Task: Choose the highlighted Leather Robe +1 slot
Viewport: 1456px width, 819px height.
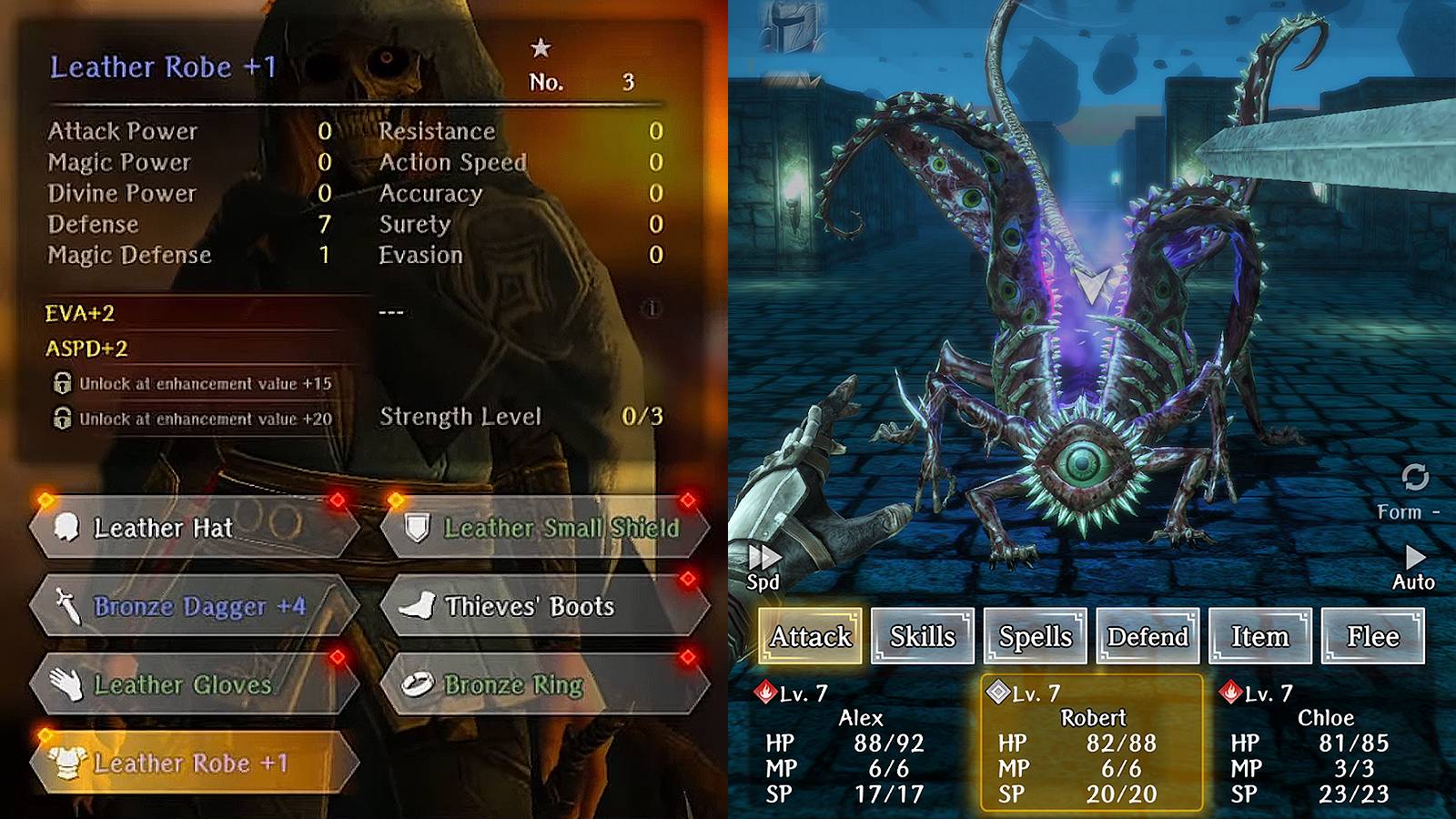Action: (x=194, y=763)
